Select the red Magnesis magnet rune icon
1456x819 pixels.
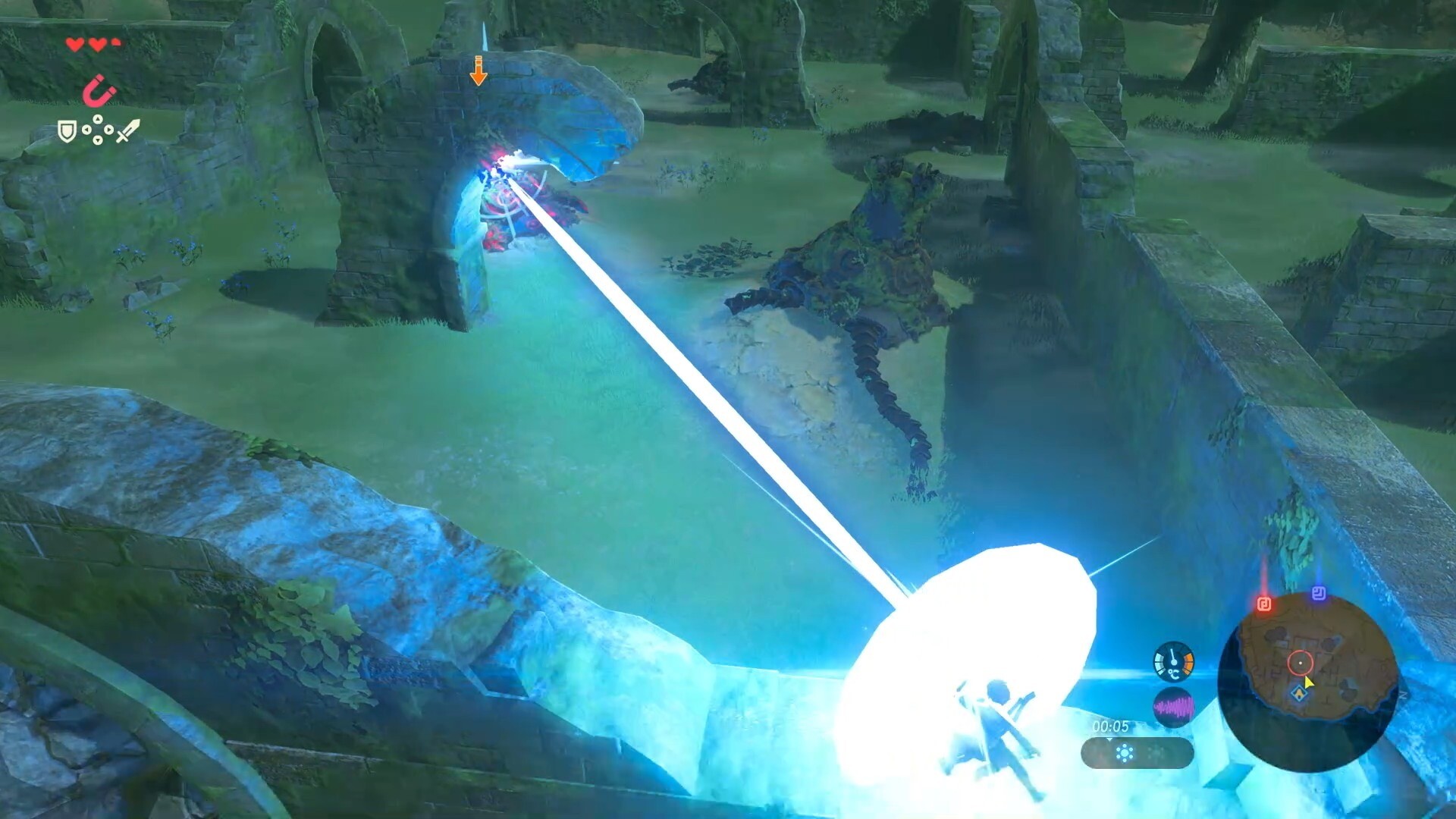(99, 93)
